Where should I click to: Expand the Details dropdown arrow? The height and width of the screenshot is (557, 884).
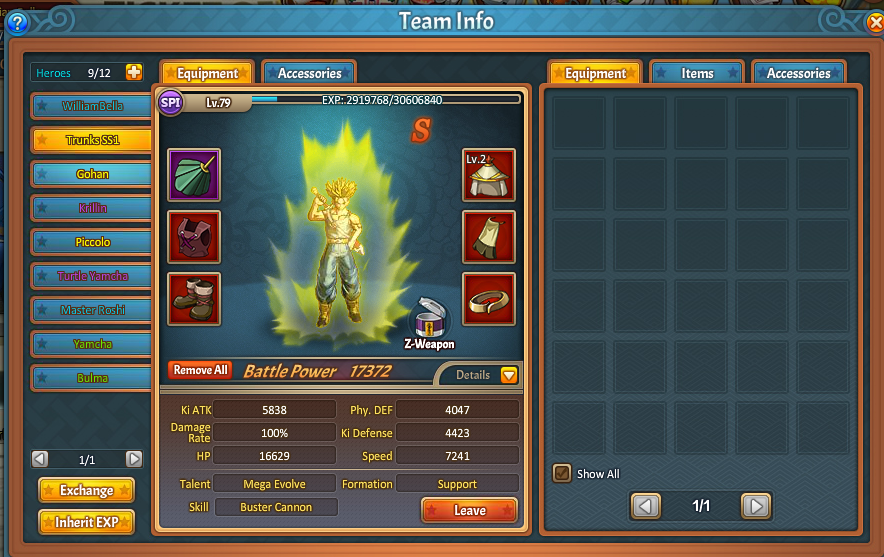509,375
